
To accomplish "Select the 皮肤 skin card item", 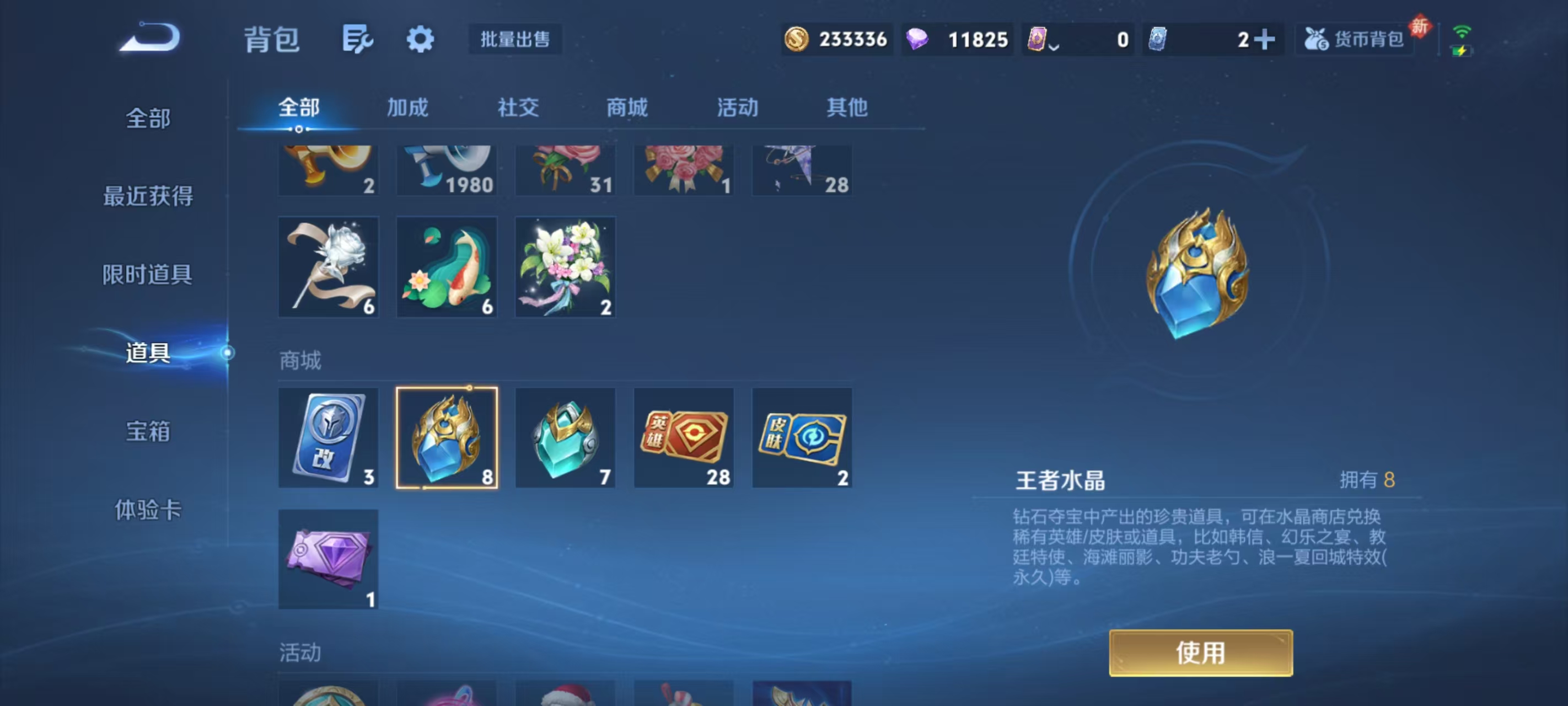I will tap(802, 437).
